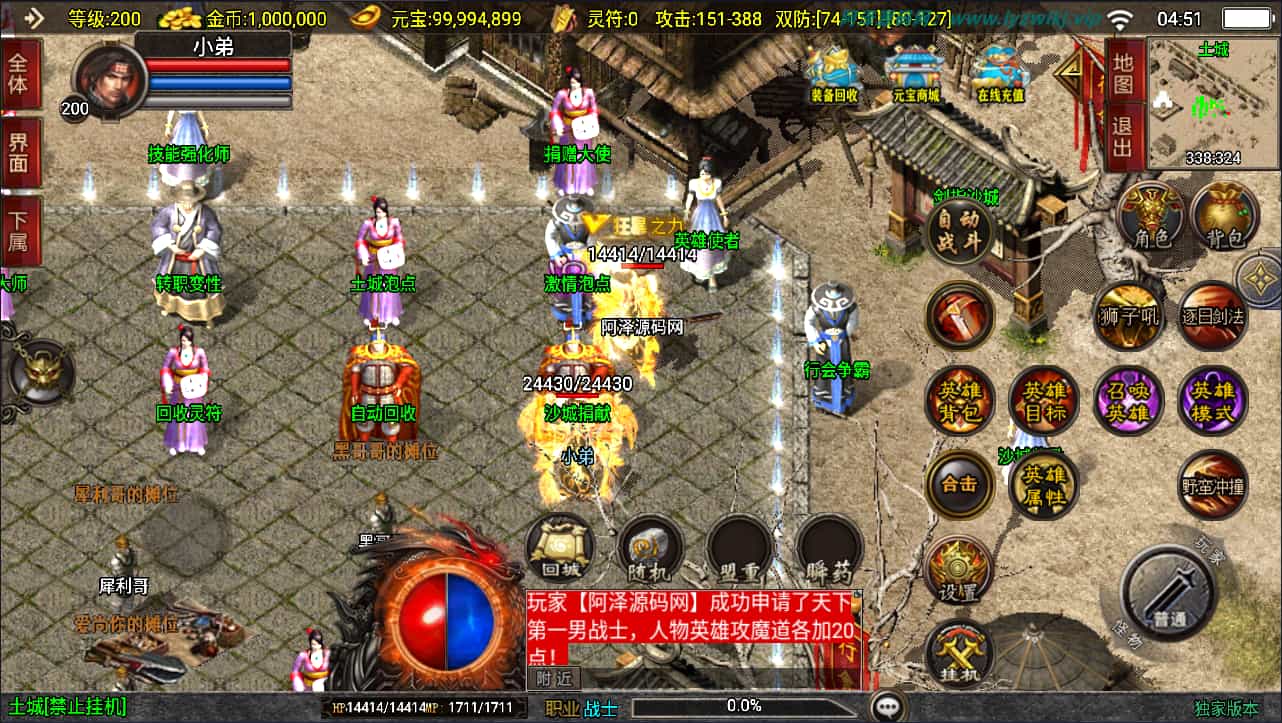This screenshot has height=723, width=1282.
Task: Switch to the 全体 tab
Action: (x=20, y=73)
